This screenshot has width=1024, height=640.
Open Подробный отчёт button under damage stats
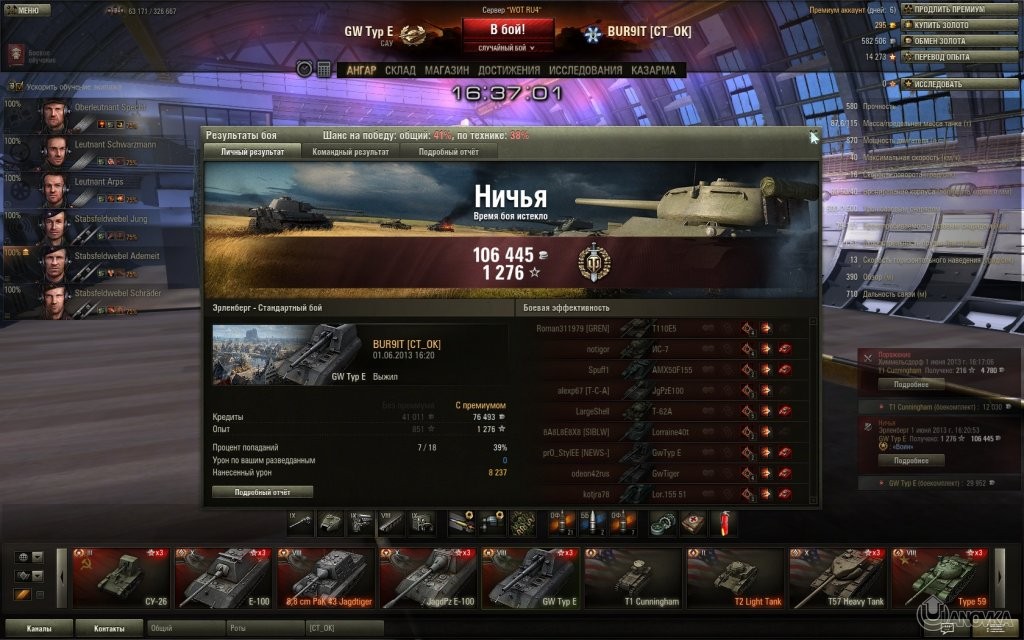tap(262, 492)
